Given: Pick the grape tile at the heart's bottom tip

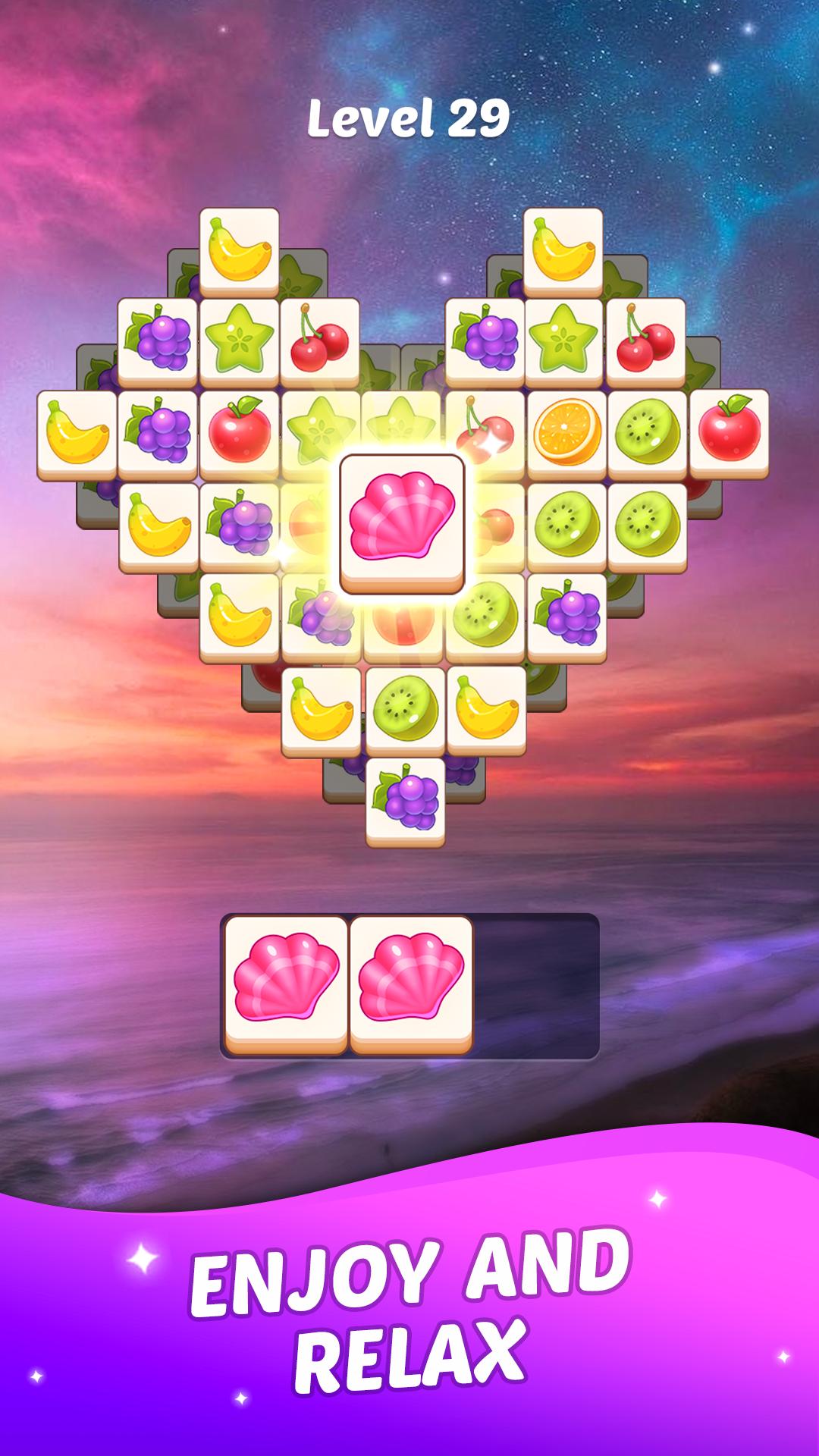Looking at the screenshot, I should point(405,800).
